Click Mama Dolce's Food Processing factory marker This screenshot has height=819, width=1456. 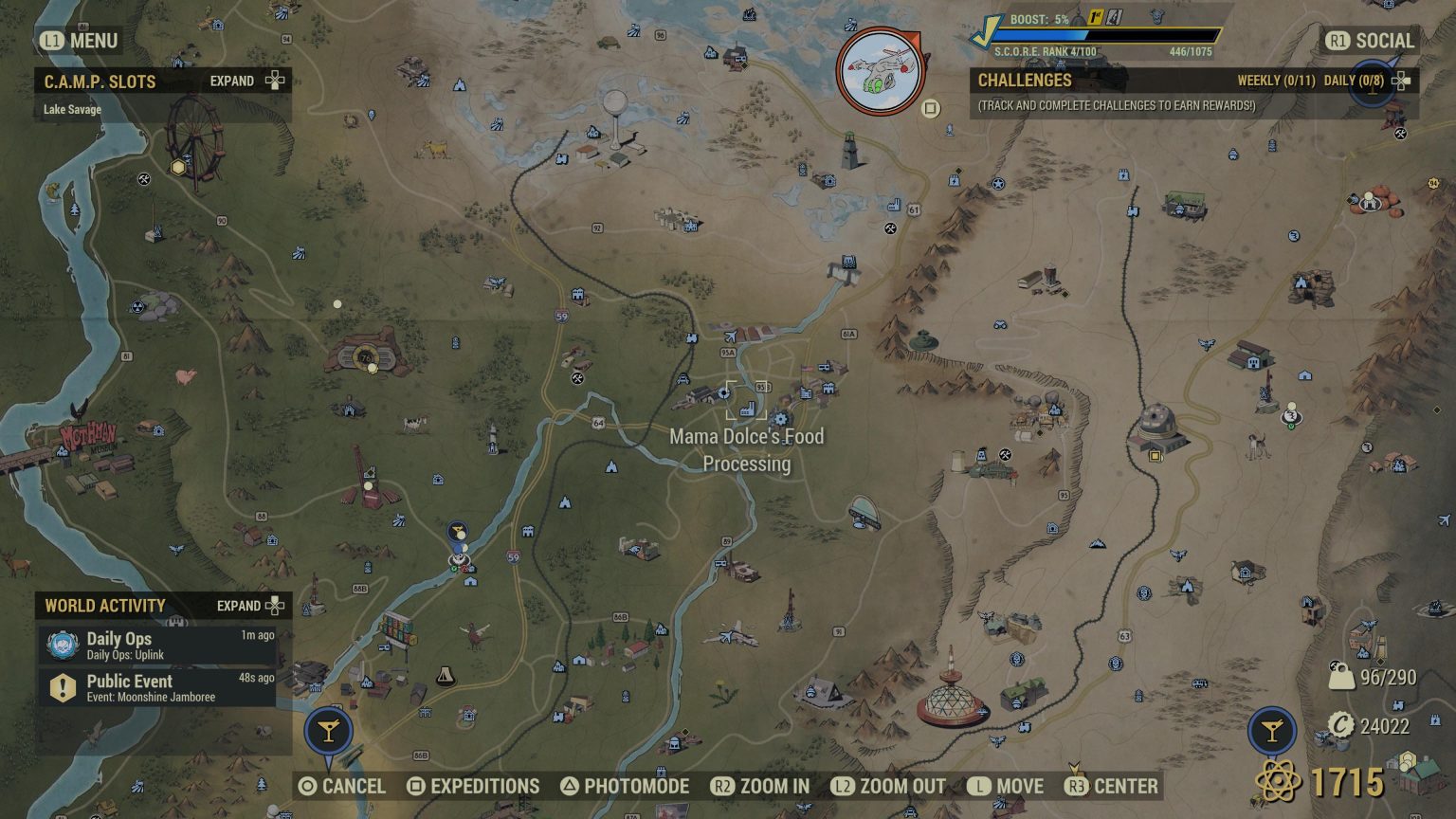[x=748, y=410]
